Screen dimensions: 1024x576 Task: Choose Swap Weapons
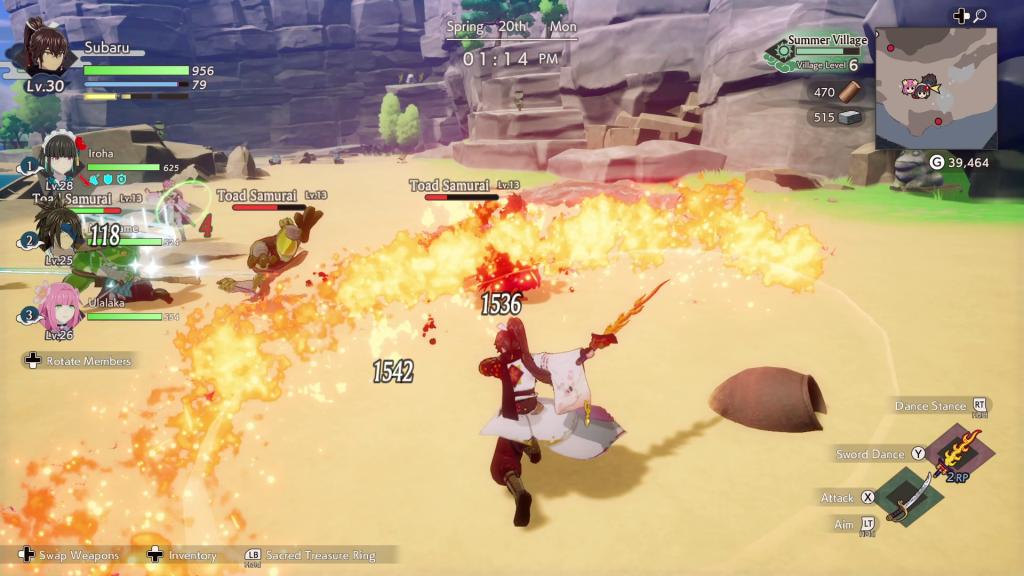[x=70, y=555]
